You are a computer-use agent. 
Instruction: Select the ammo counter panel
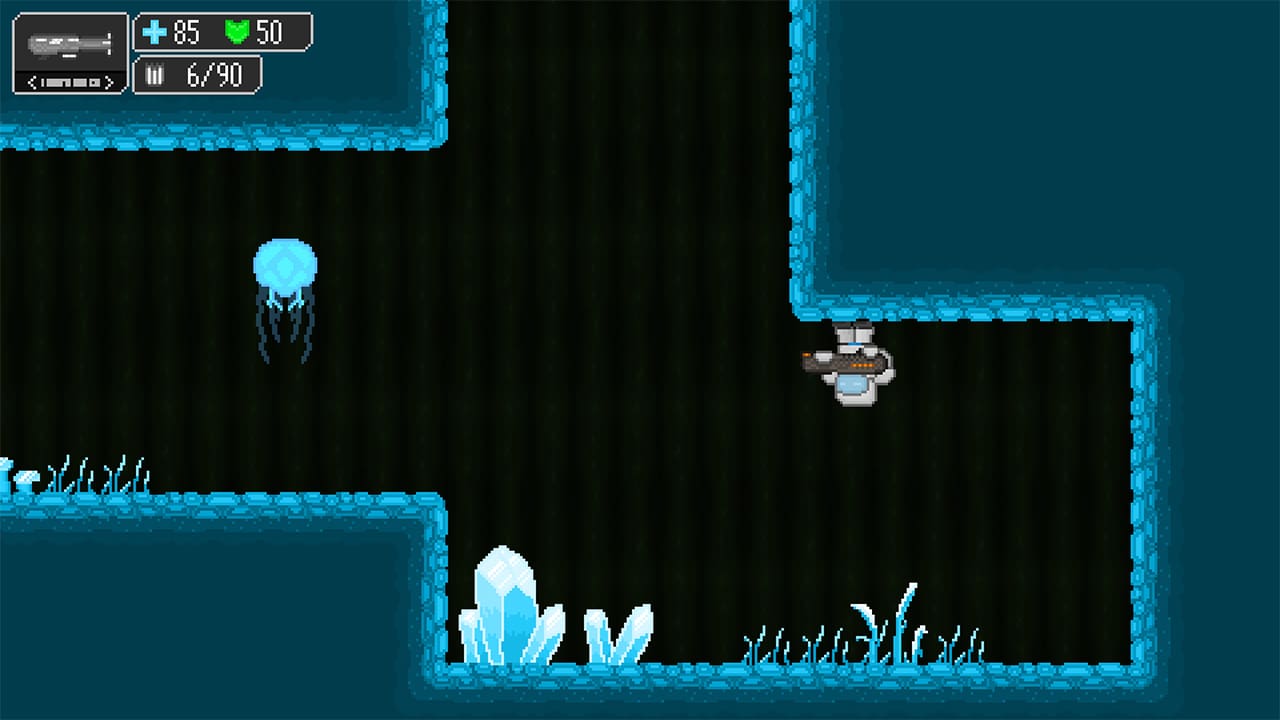tap(197, 74)
